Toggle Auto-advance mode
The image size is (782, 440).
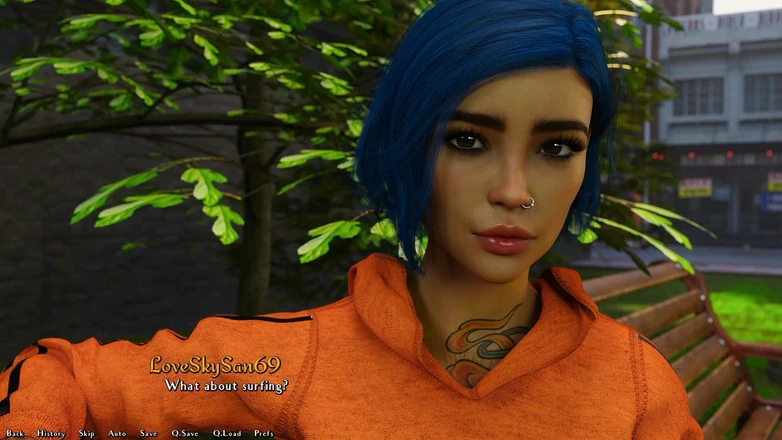pyautogui.click(x=117, y=433)
